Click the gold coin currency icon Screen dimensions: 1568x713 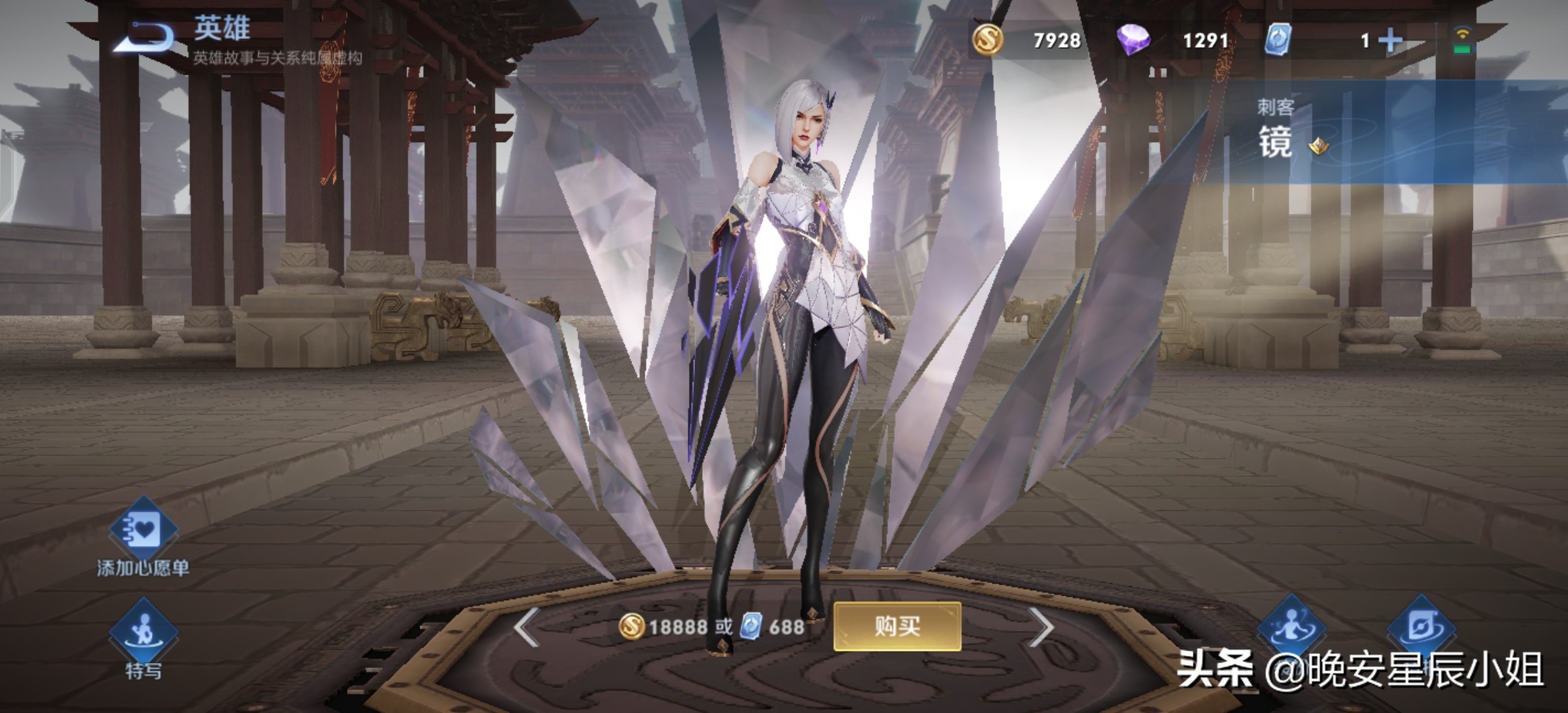[x=988, y=40]
